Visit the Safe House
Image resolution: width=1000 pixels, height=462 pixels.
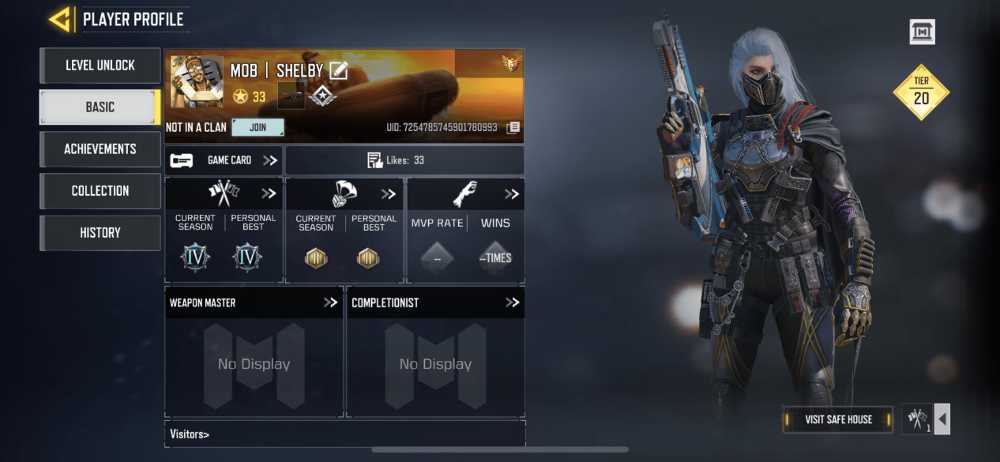838,420
